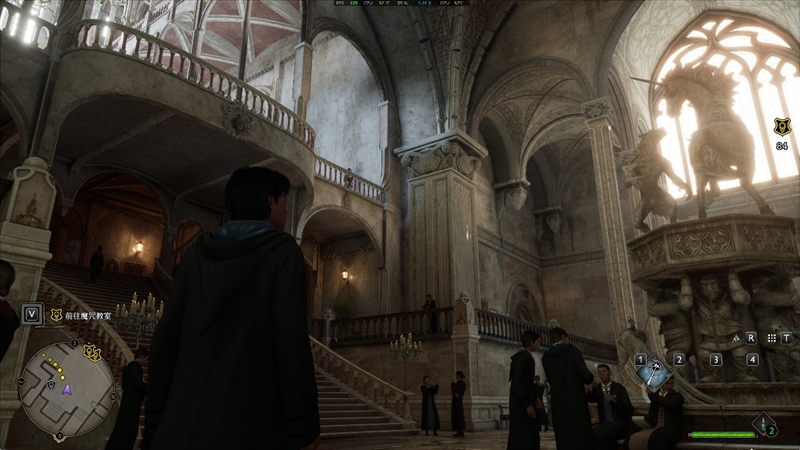Click the quest objective tracker text

[96, 314]
